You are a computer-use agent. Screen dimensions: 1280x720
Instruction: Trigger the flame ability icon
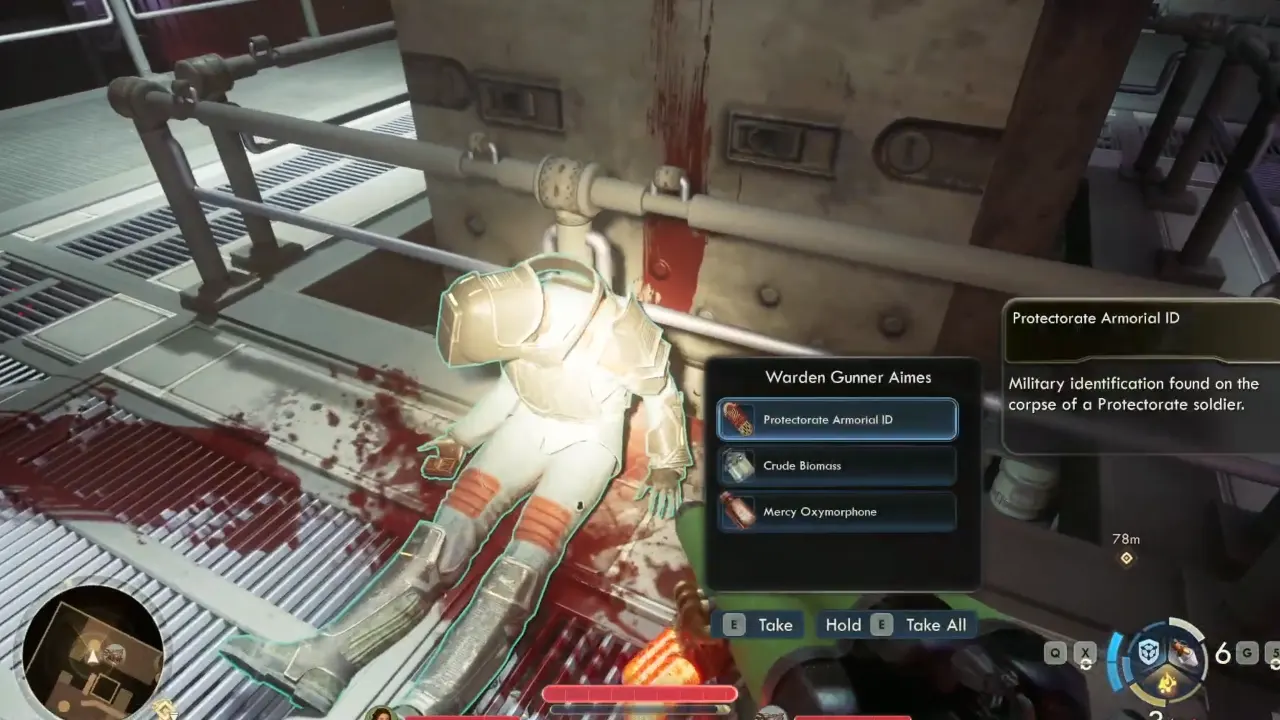point(1166,683)
